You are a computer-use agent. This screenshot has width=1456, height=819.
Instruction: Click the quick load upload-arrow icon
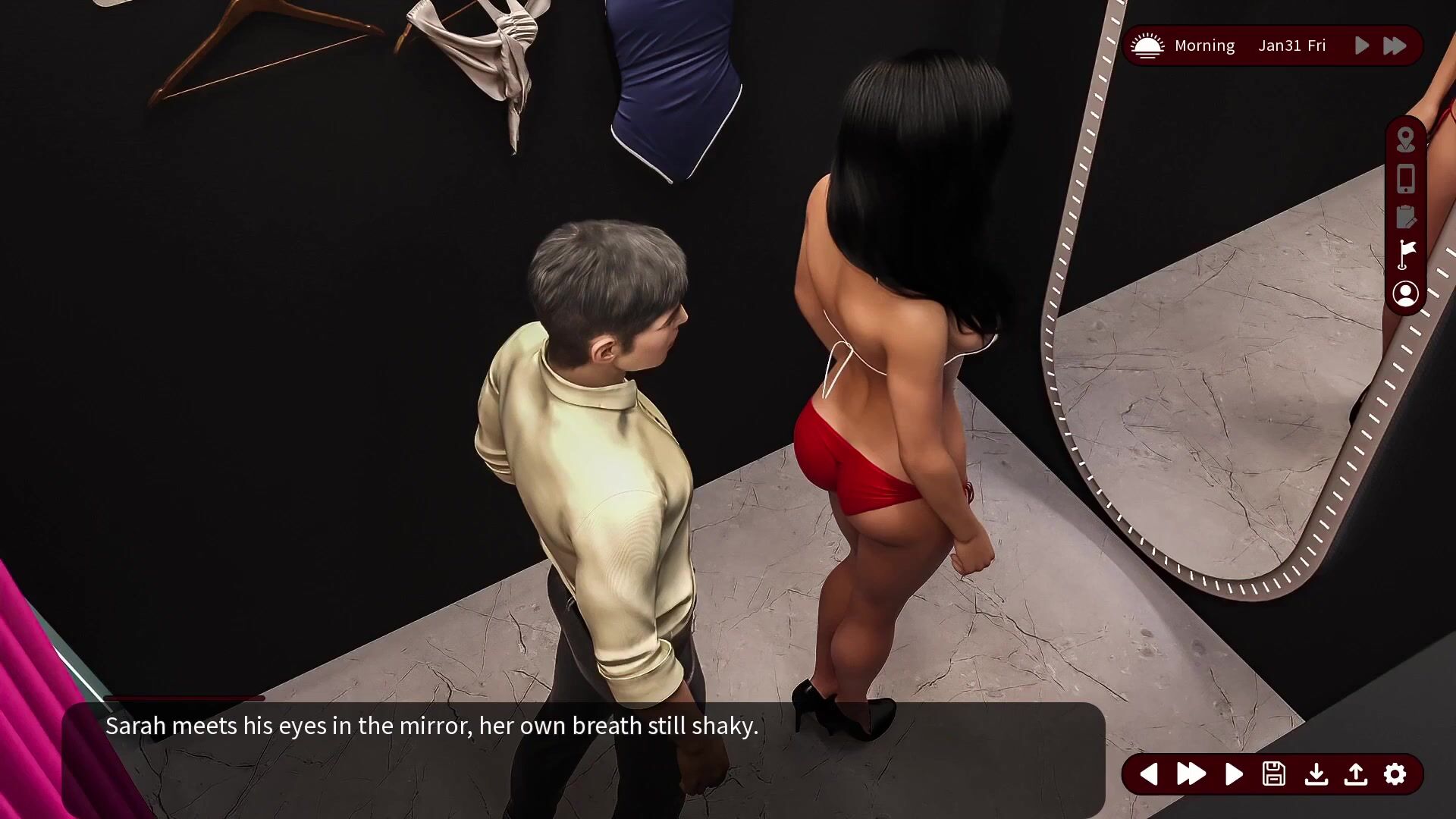[1356, 774]
